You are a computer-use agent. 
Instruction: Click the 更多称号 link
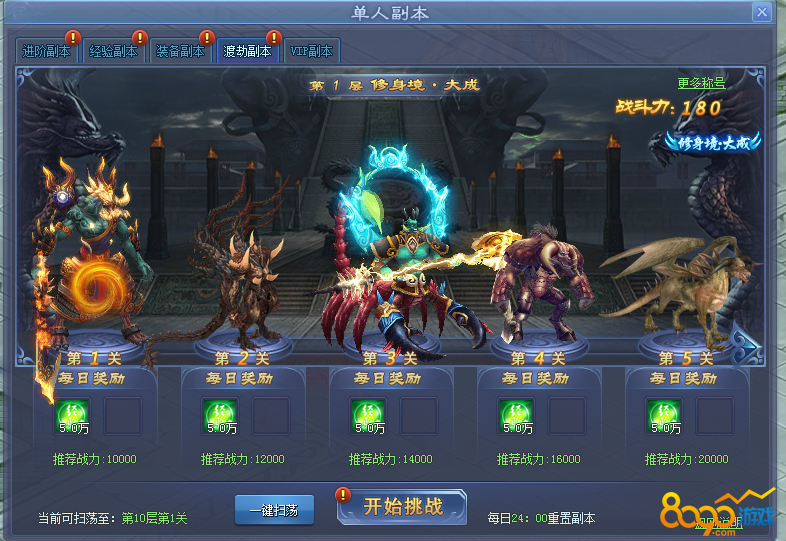click(x=701, y=83)
